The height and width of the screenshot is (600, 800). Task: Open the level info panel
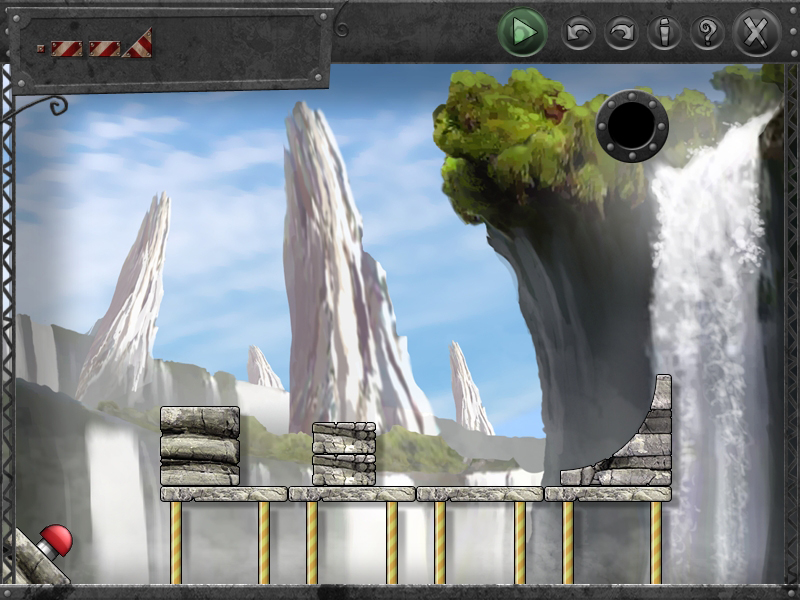click(x=663, y=34)
